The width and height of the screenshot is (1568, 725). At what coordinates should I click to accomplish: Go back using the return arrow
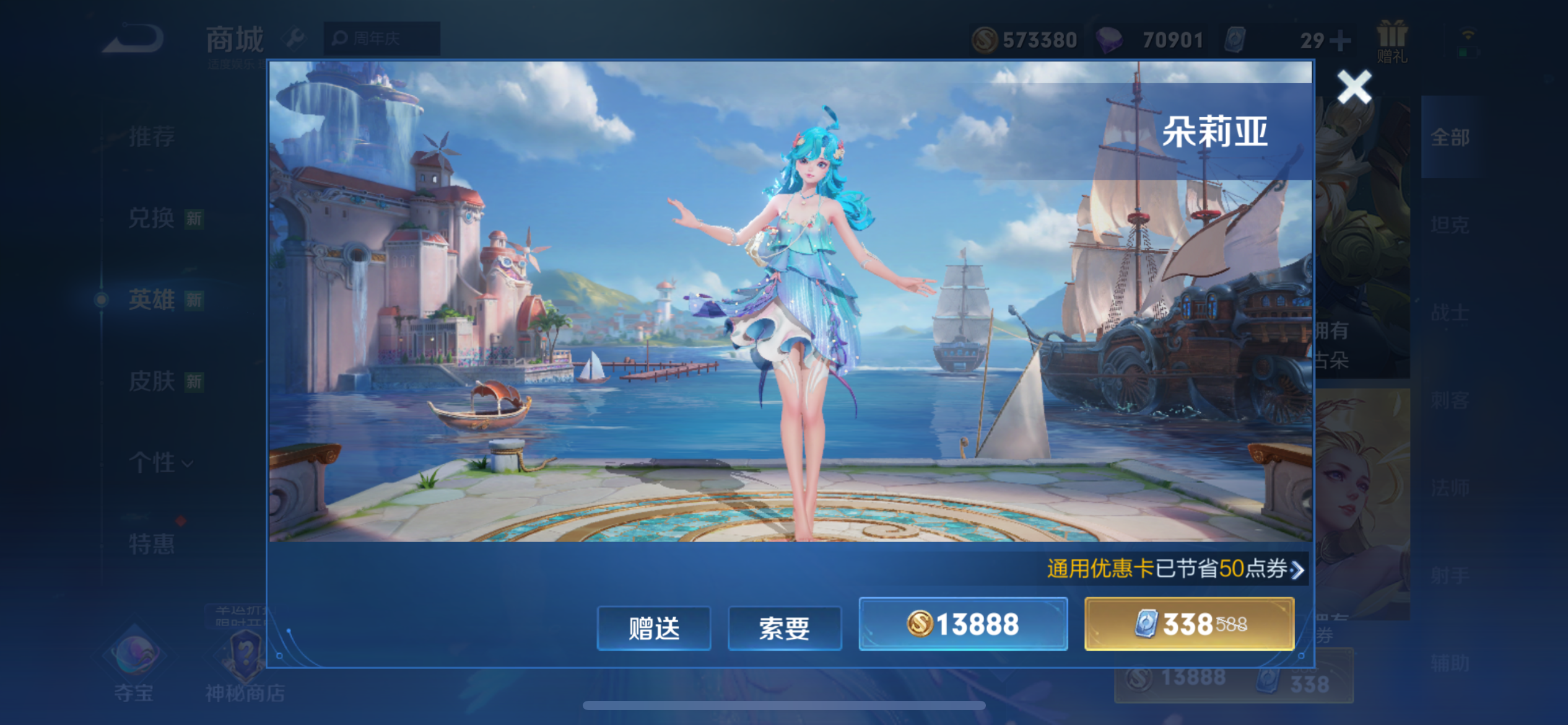click(134, 38)
